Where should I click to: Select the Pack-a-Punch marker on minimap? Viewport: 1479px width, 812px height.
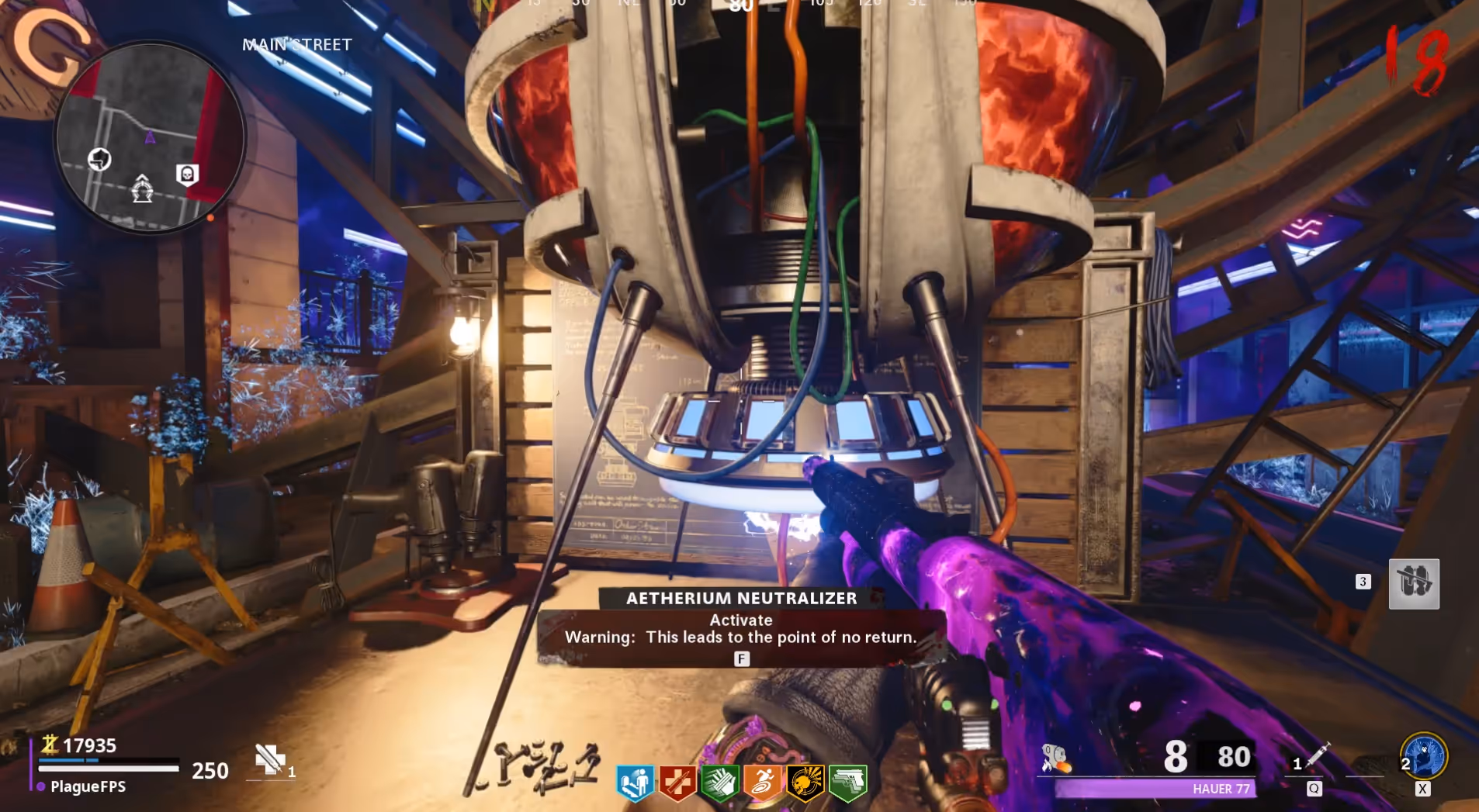point(142,188)
